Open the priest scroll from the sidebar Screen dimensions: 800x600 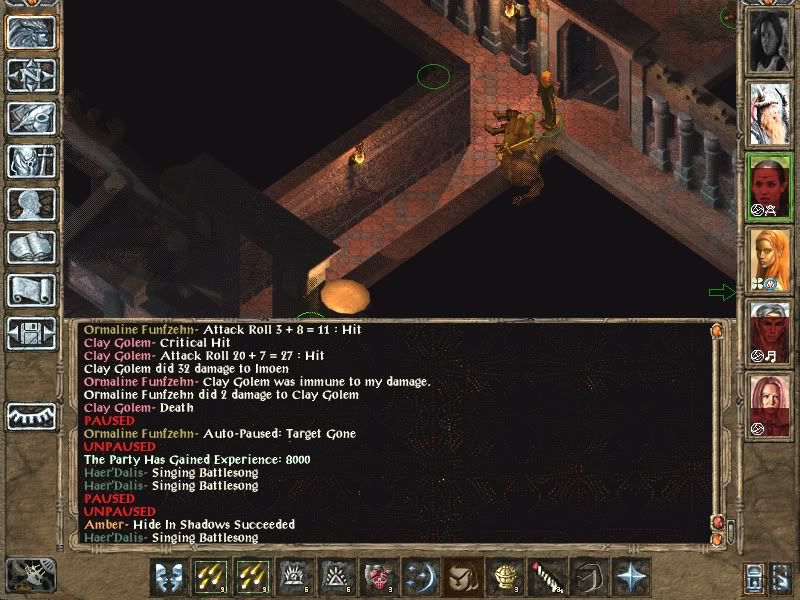[x=30, y=290]
